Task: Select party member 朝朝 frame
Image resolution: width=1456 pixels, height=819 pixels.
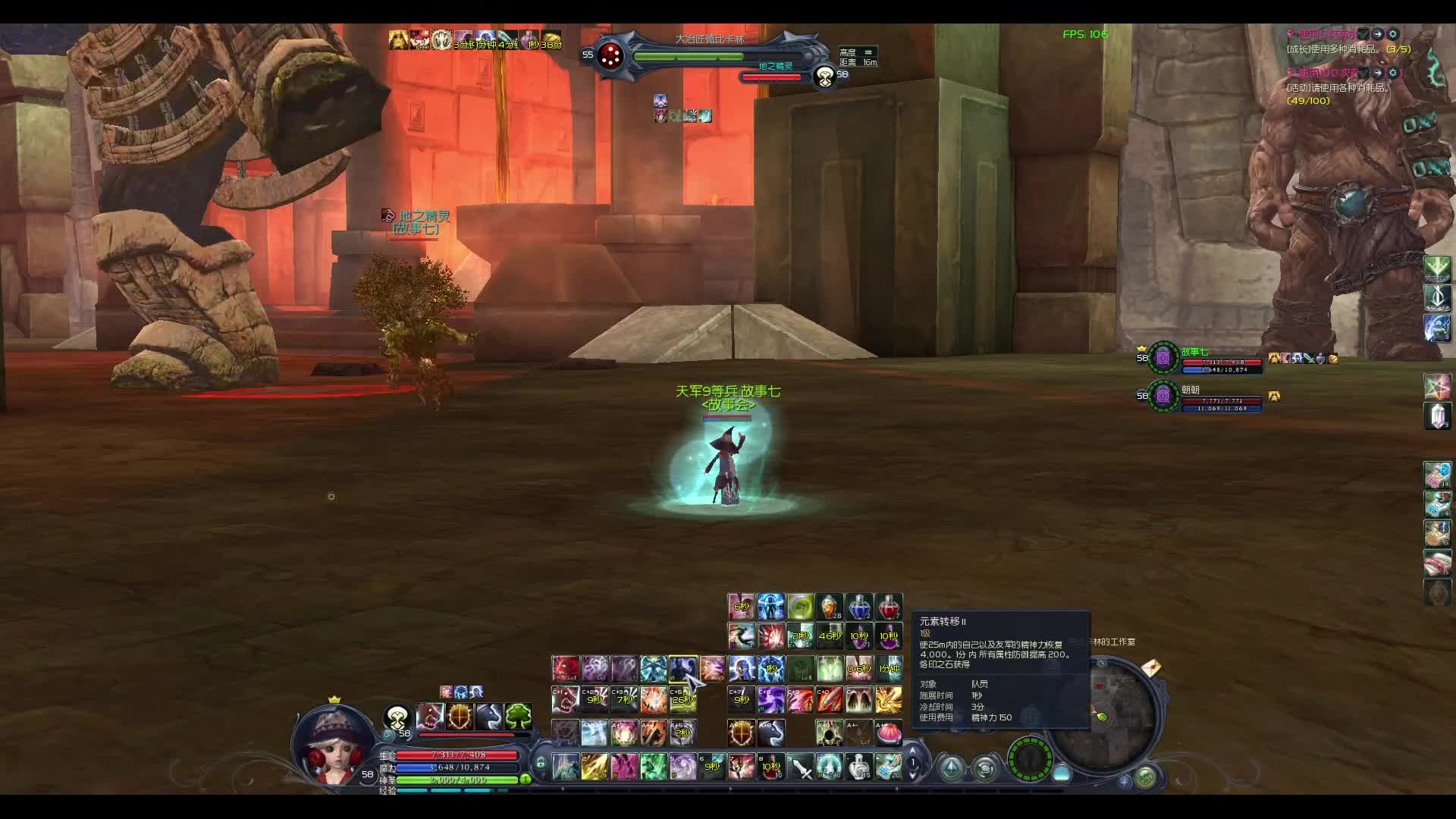Action: click(x=1202, y=397)
